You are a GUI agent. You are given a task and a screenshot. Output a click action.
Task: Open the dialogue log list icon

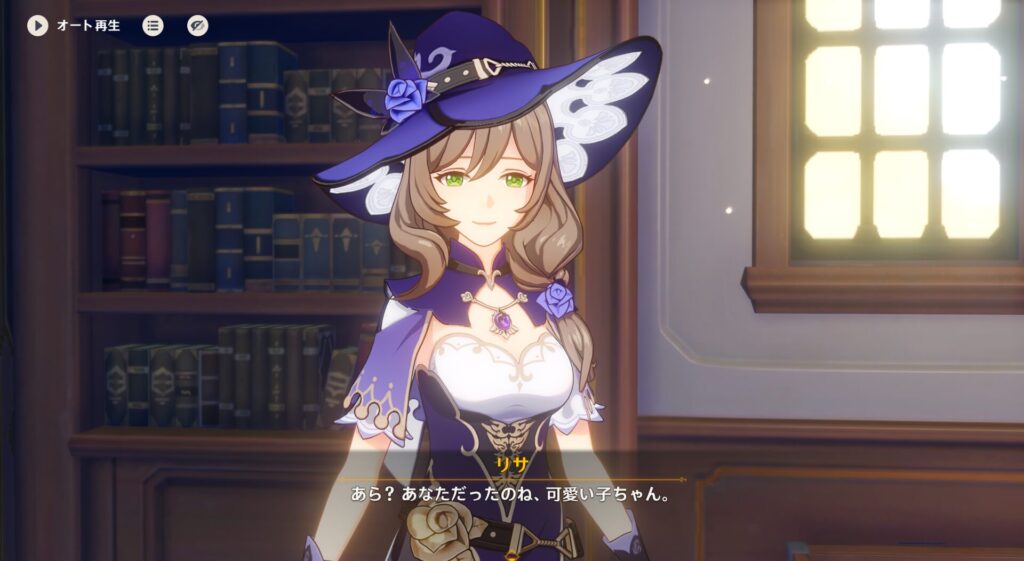(x=153, y=25)
